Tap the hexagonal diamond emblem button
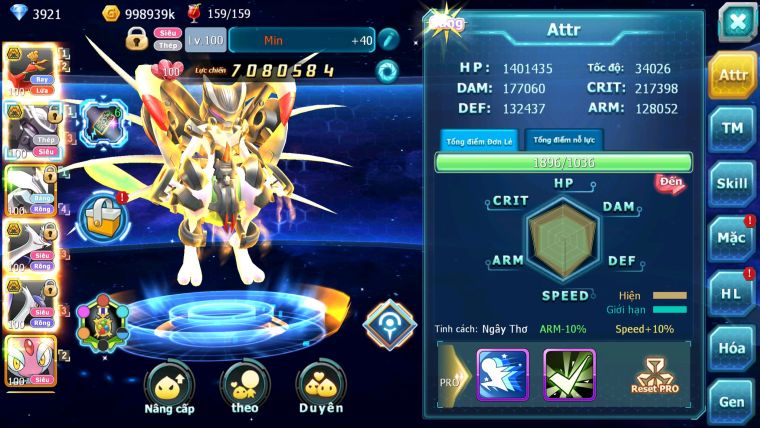This screenshot has width=760, height=428. coord(388,323)
